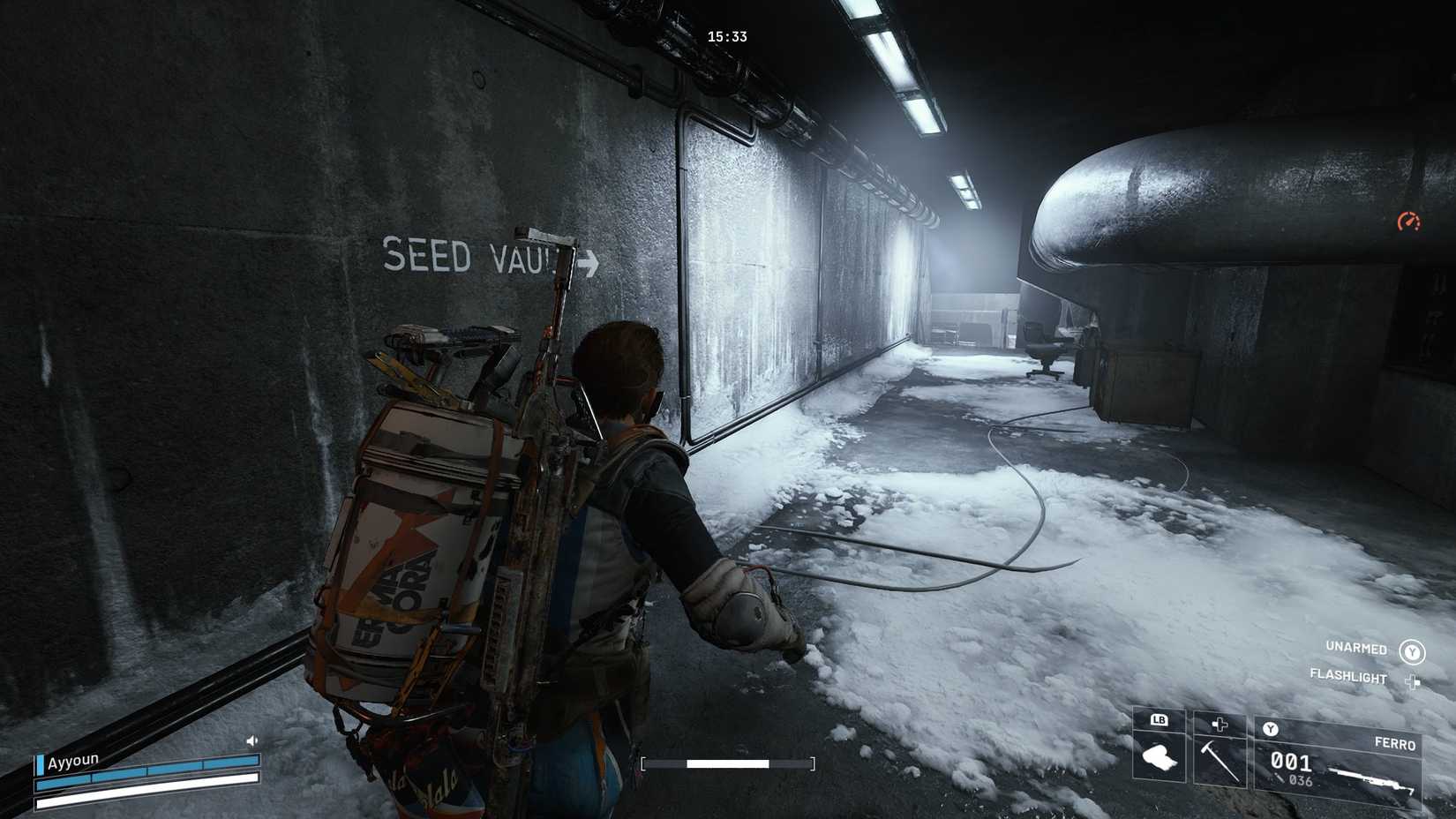1456x819 pixels.
Task: Click the Y button icon beside UNARMED
Action: 1414,651
